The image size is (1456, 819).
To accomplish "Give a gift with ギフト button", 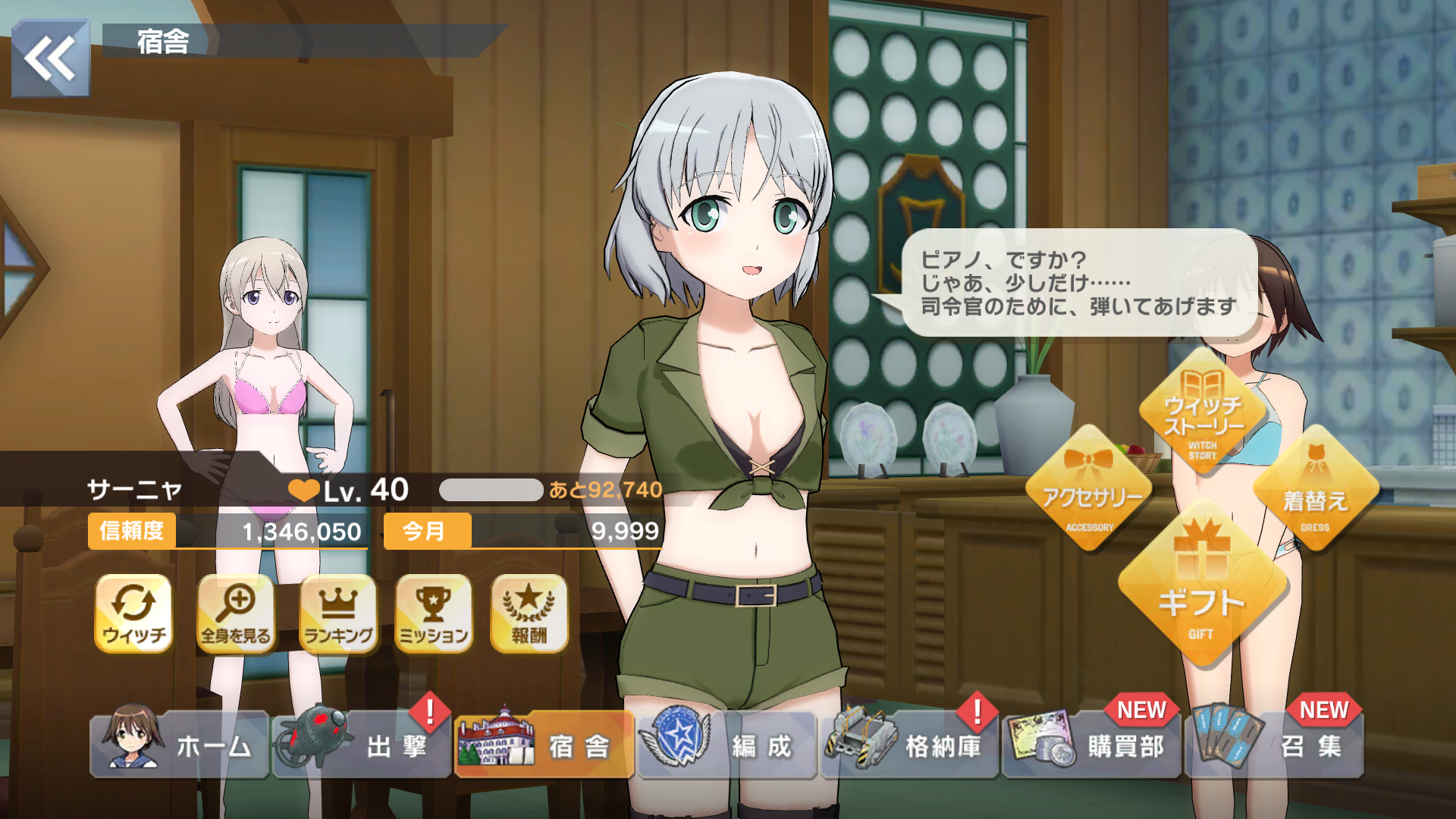I will (1202, 585).
